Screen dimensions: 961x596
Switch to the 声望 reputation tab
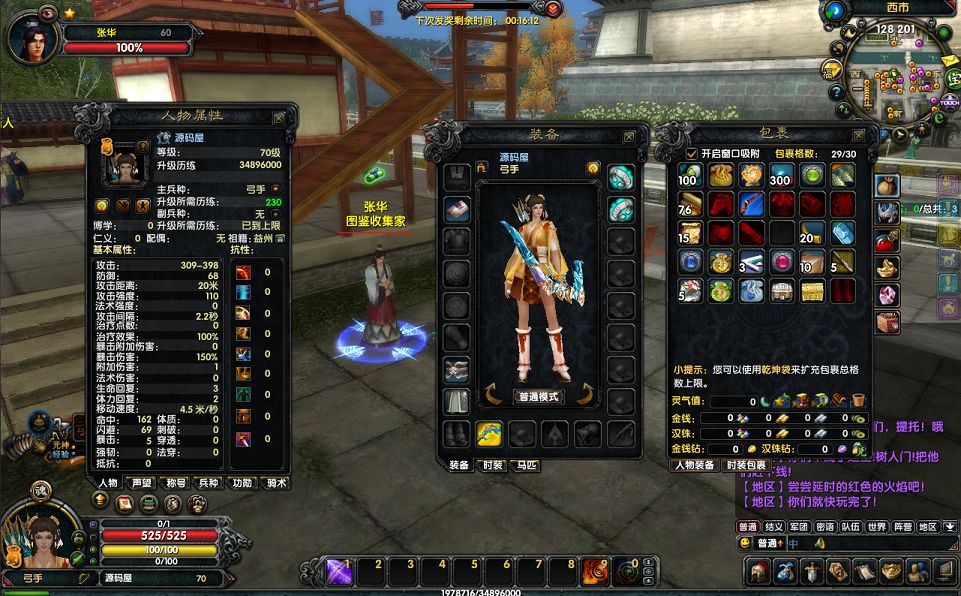coord(141,483)
